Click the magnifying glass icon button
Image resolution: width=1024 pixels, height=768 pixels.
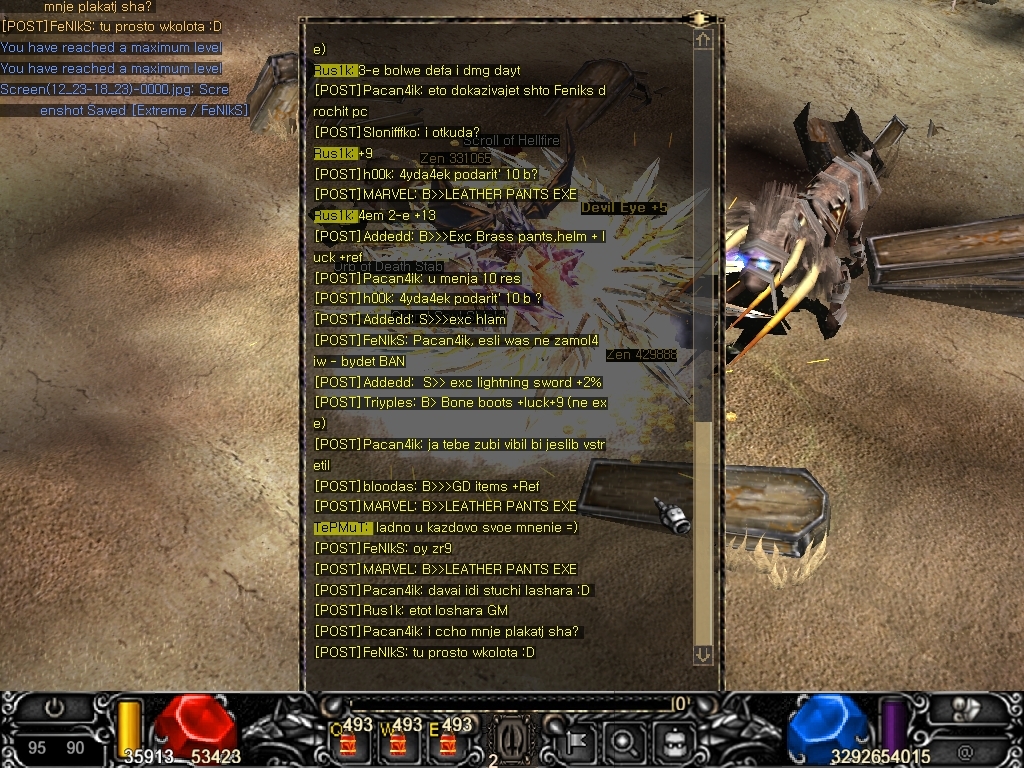click(622, 741)
